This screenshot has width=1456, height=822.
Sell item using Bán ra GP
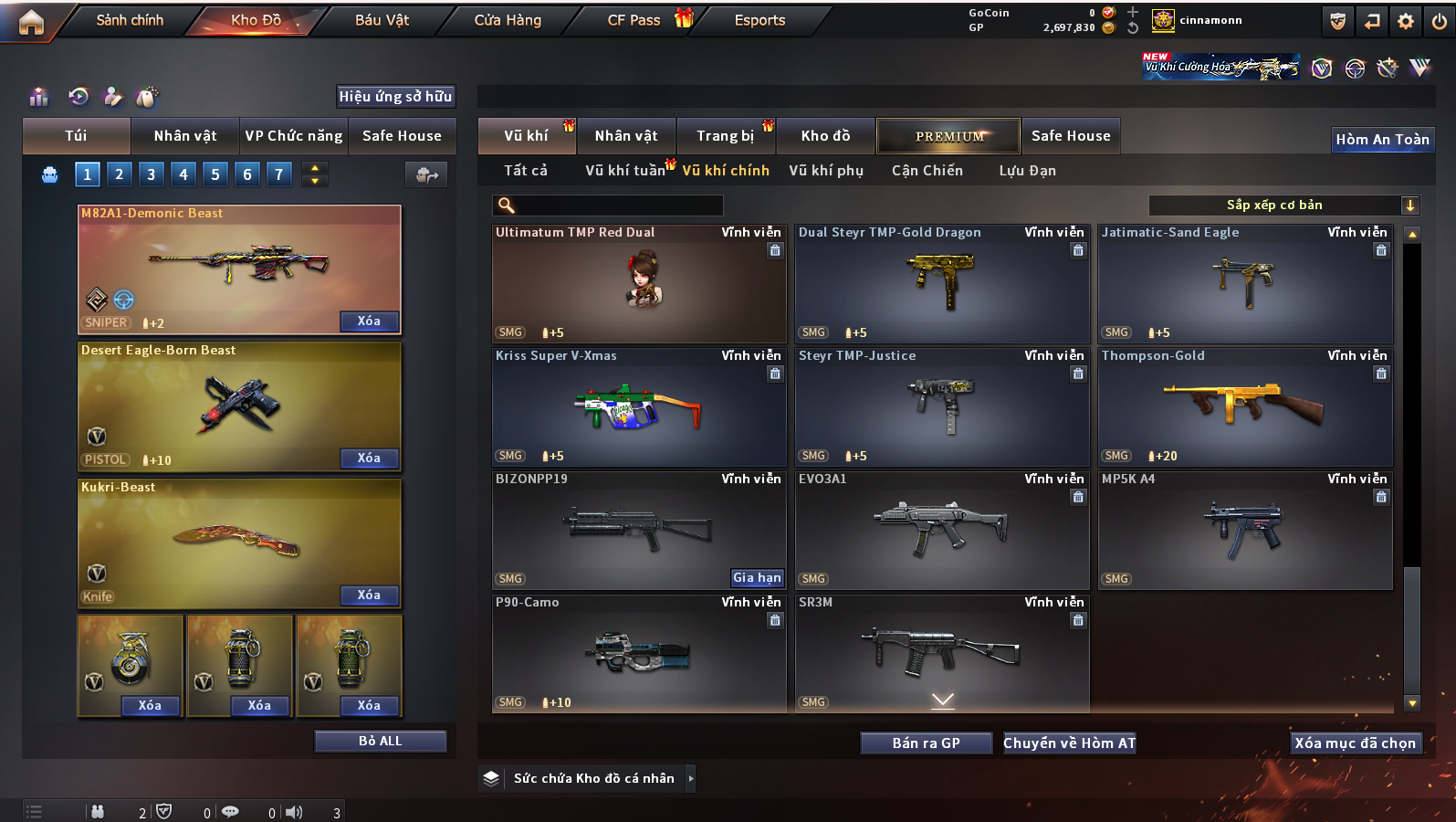[x=926, y=743]
